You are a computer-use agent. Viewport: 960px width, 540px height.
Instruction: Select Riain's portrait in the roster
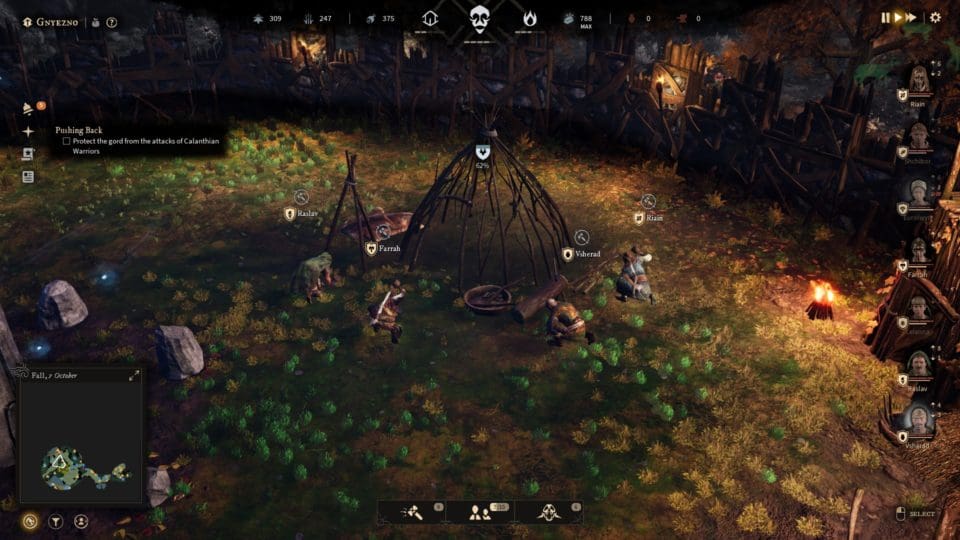918,79
